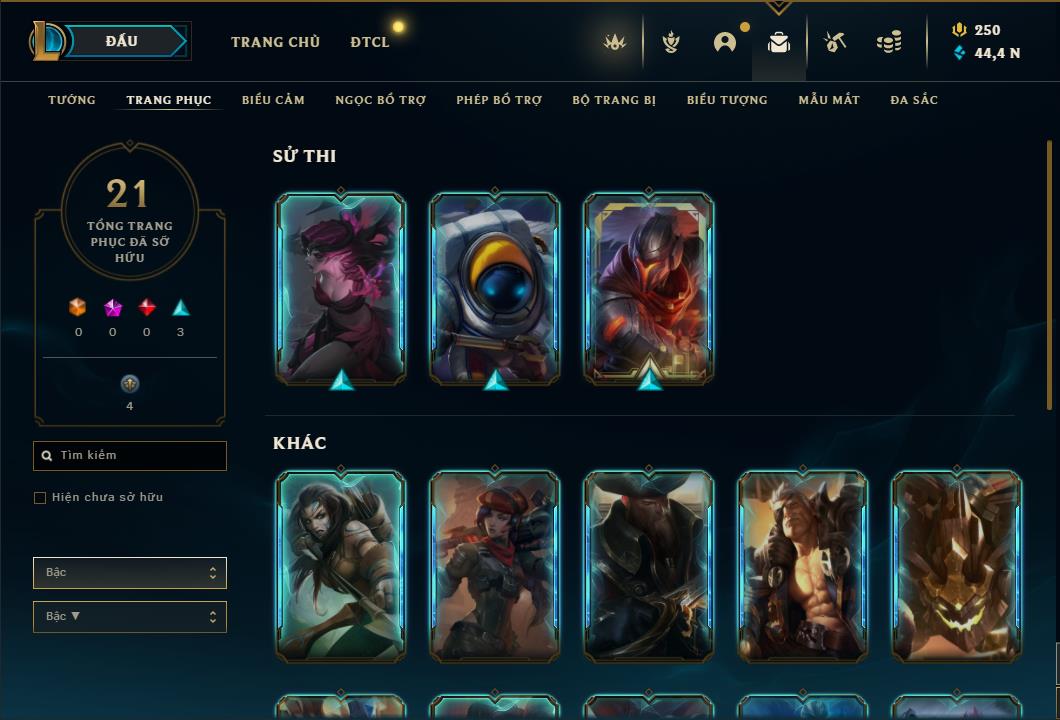Image resolution: width=1060 pixels, height=720 pixels.
Task: Open the BIỂU TƯỢNG tab
Action: pyautogui.click(x=727, y=100)
